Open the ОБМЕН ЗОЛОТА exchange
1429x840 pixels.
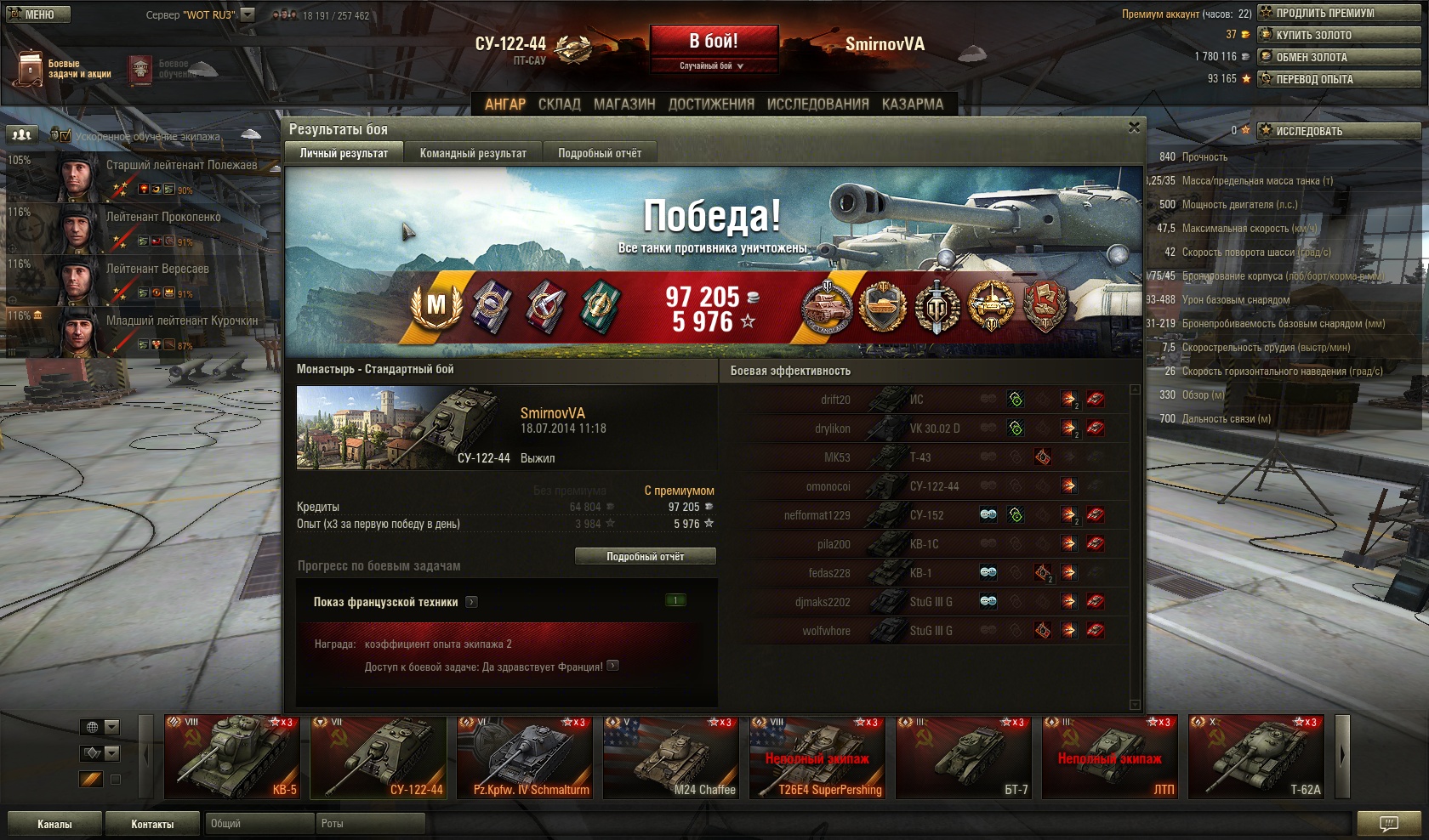pos(1339,57)
